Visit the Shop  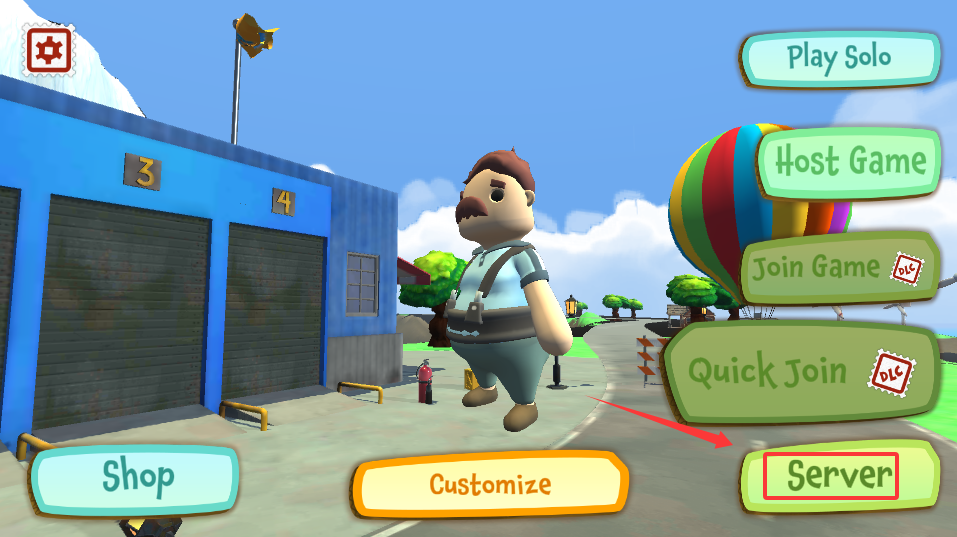pos(137,478)
